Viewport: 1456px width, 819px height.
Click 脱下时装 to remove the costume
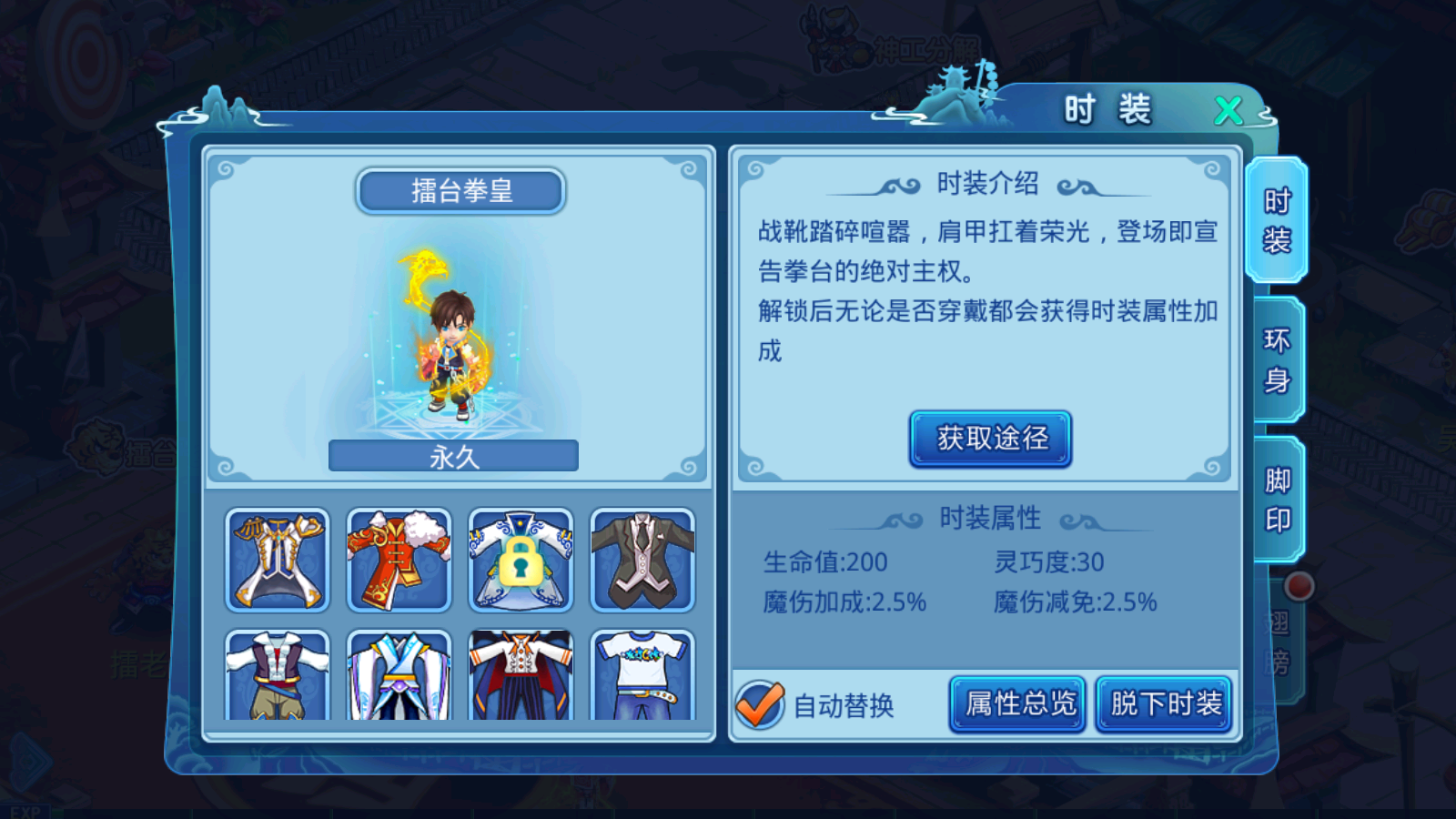pos(1164,703)
